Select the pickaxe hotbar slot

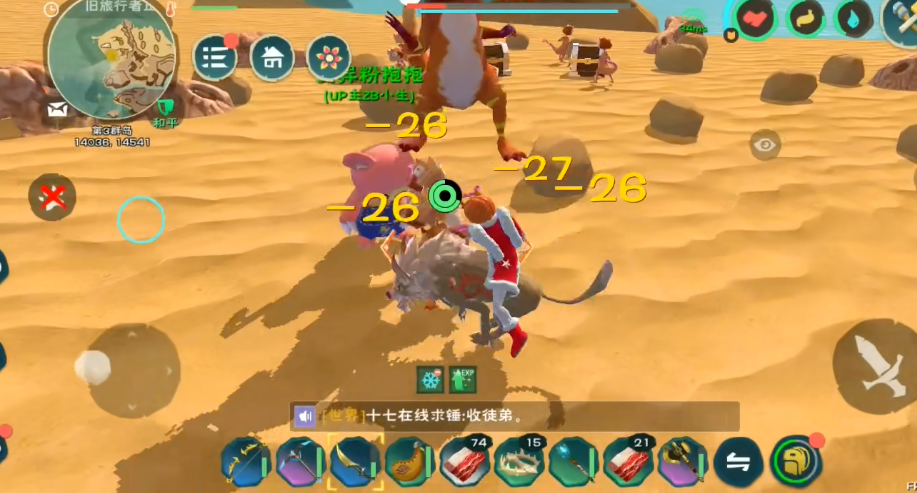300,462
